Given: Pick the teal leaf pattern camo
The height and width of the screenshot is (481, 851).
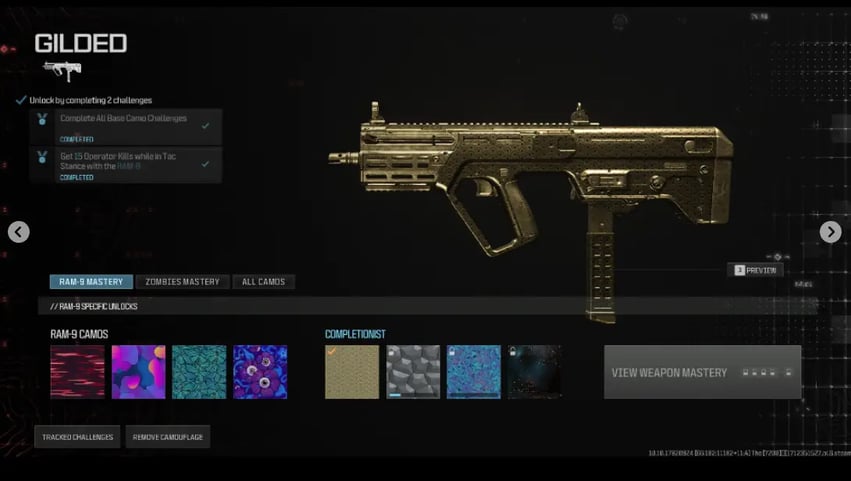Looking at the screenshot, I should click(199, 372).
